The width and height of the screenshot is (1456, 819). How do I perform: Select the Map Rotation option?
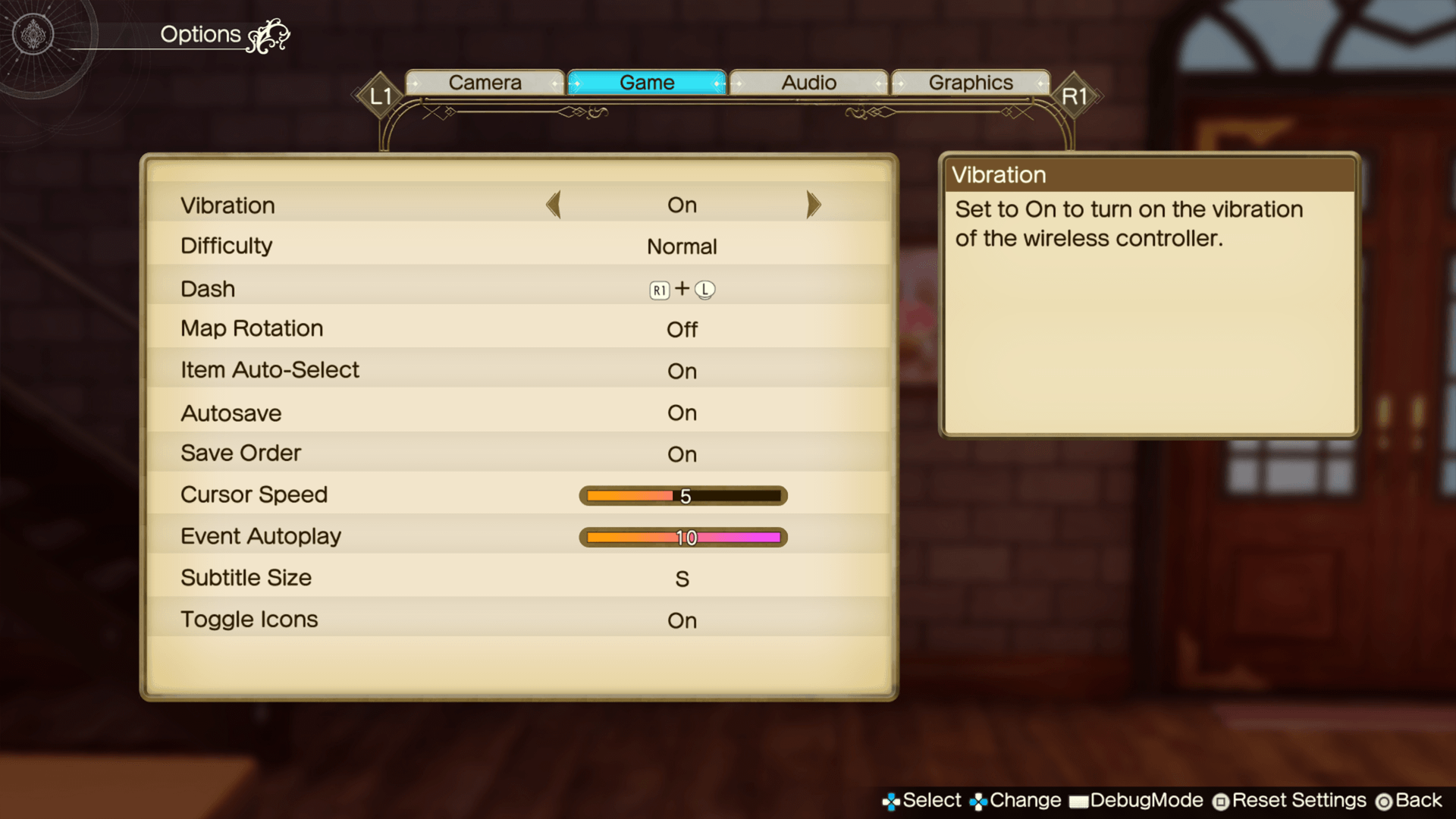point(519,329)
